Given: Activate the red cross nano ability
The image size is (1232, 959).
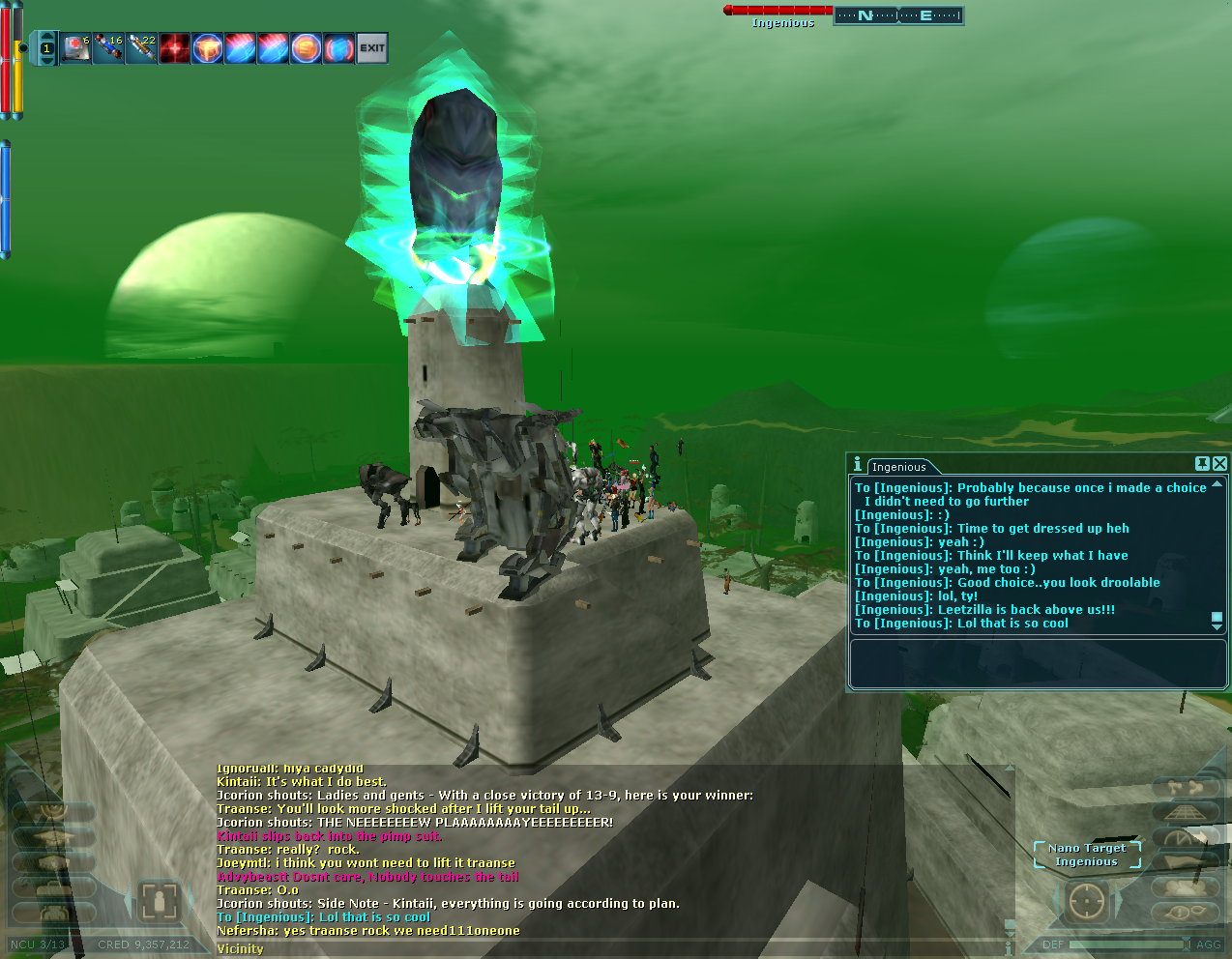Looking at the screenshot, I should 174,47.
